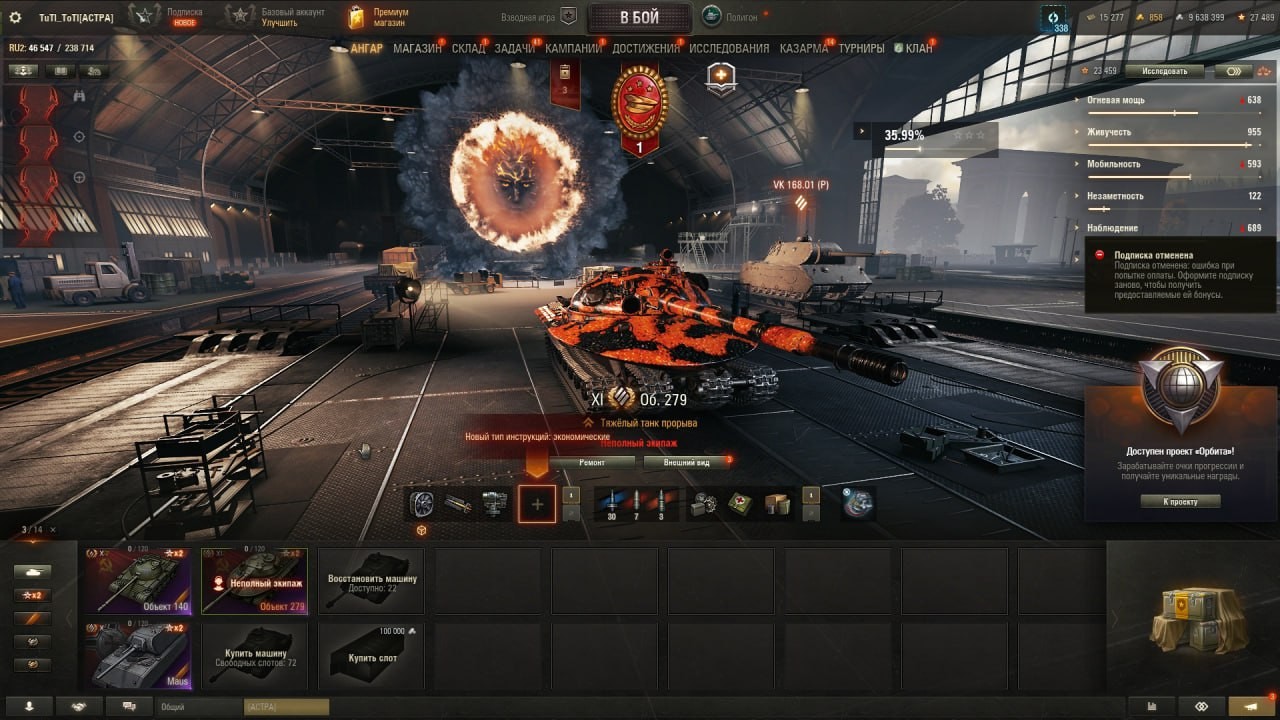This screenshot has height=720, width=1280.
Task: Add equipment in the empty plus slot
Action: pyautogui.click(x=537, y=505)
